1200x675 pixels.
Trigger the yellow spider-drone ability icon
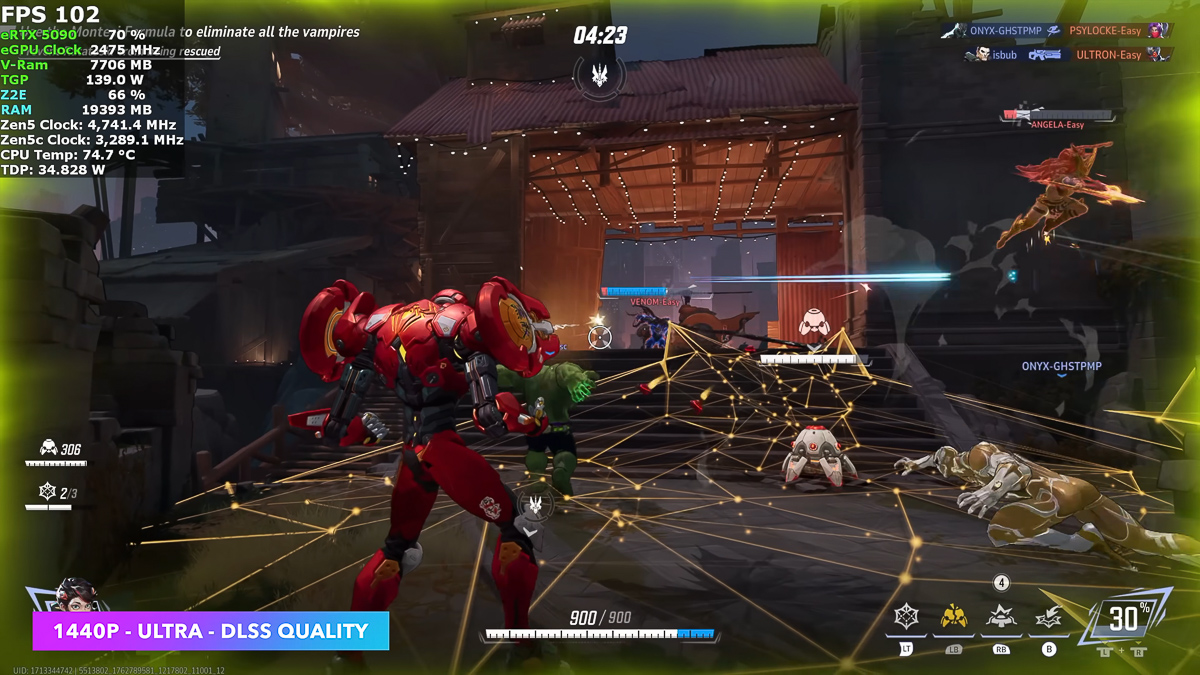pos(953,617)
